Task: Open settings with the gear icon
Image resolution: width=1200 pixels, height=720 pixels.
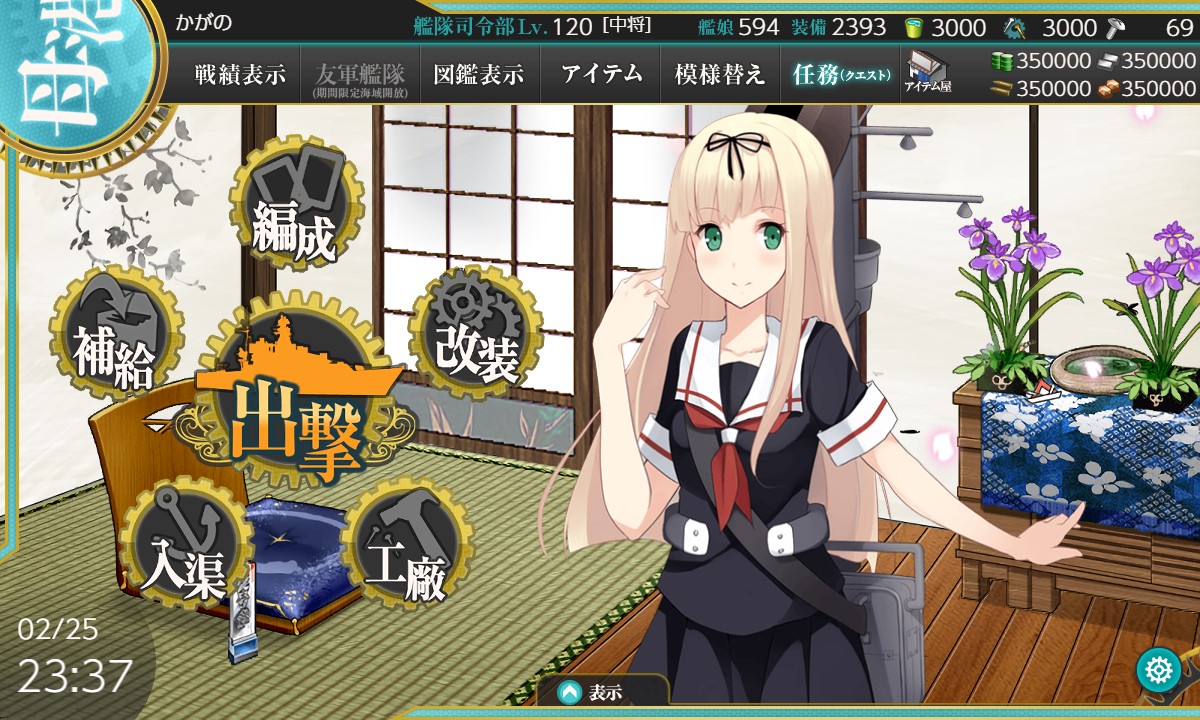Action: tap(1159, 668)
